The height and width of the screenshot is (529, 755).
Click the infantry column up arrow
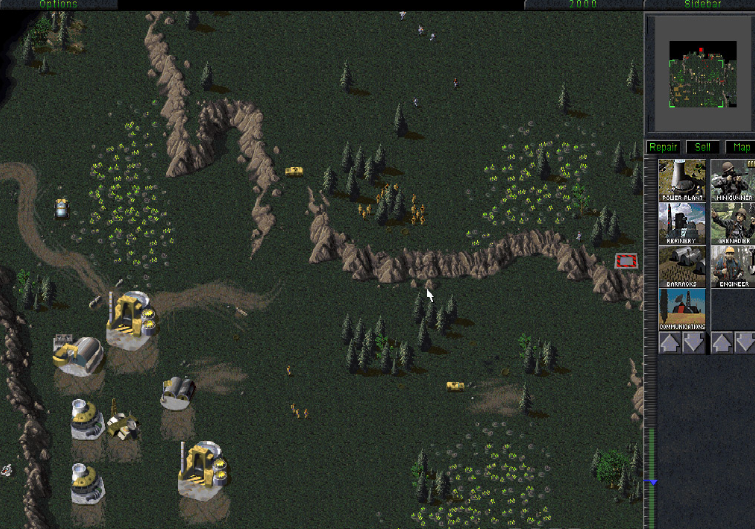721,343
